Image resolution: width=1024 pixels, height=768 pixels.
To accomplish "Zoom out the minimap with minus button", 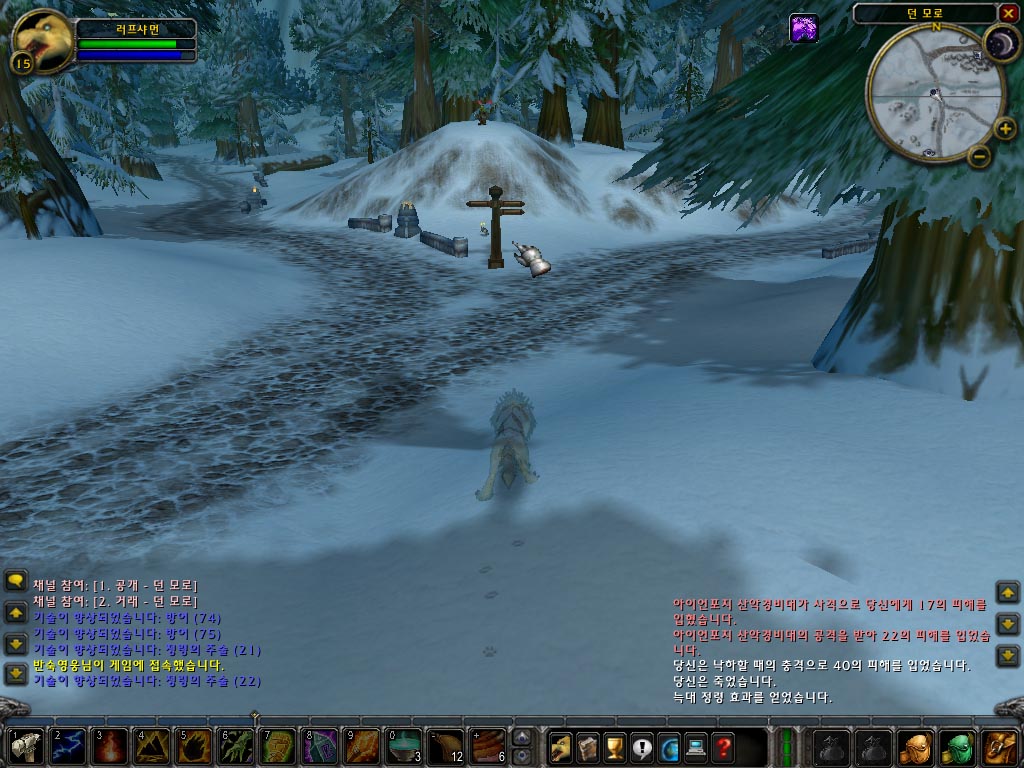I will tap(979, 156).
